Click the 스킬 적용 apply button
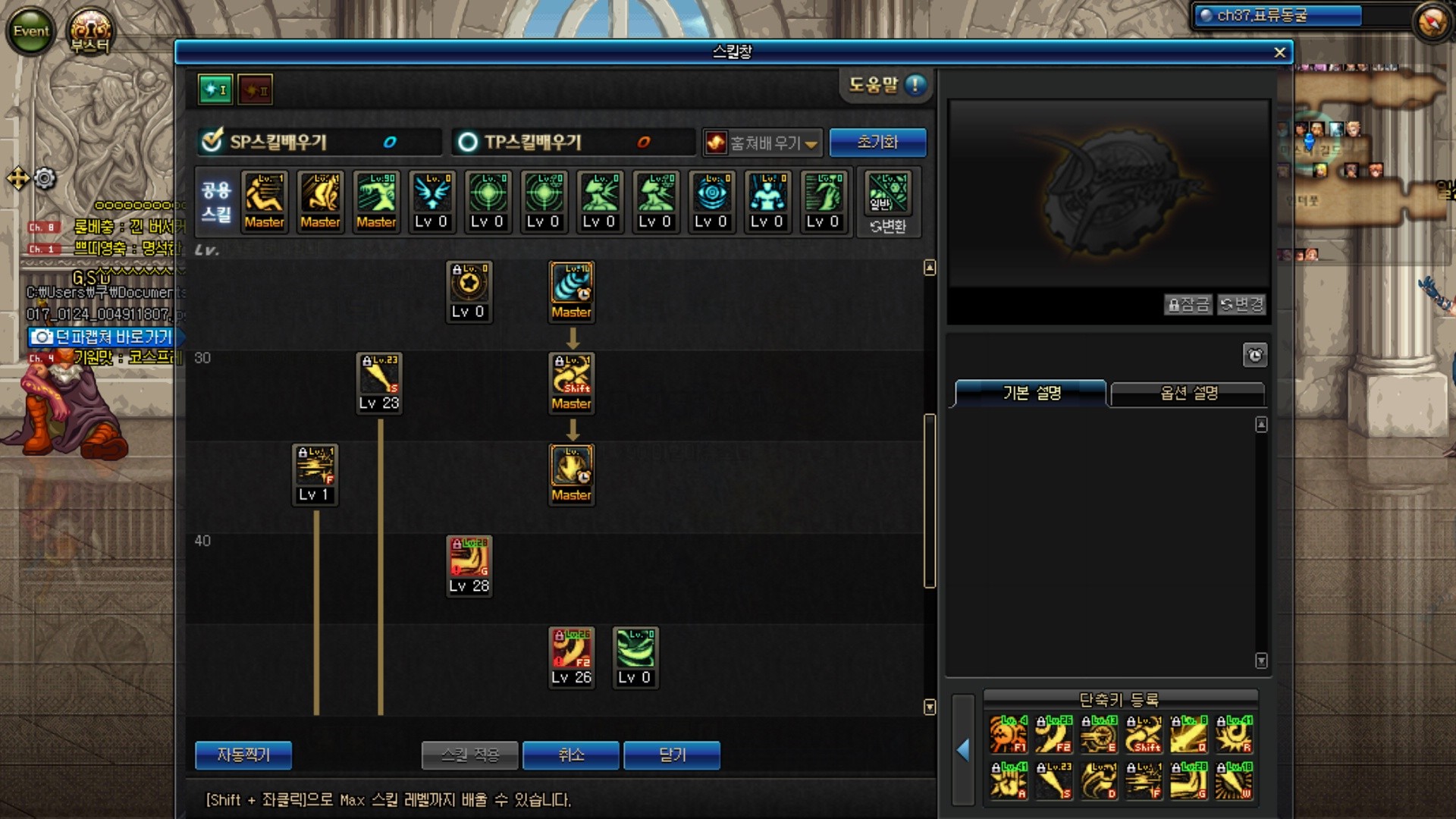 (x=470, y=755)
